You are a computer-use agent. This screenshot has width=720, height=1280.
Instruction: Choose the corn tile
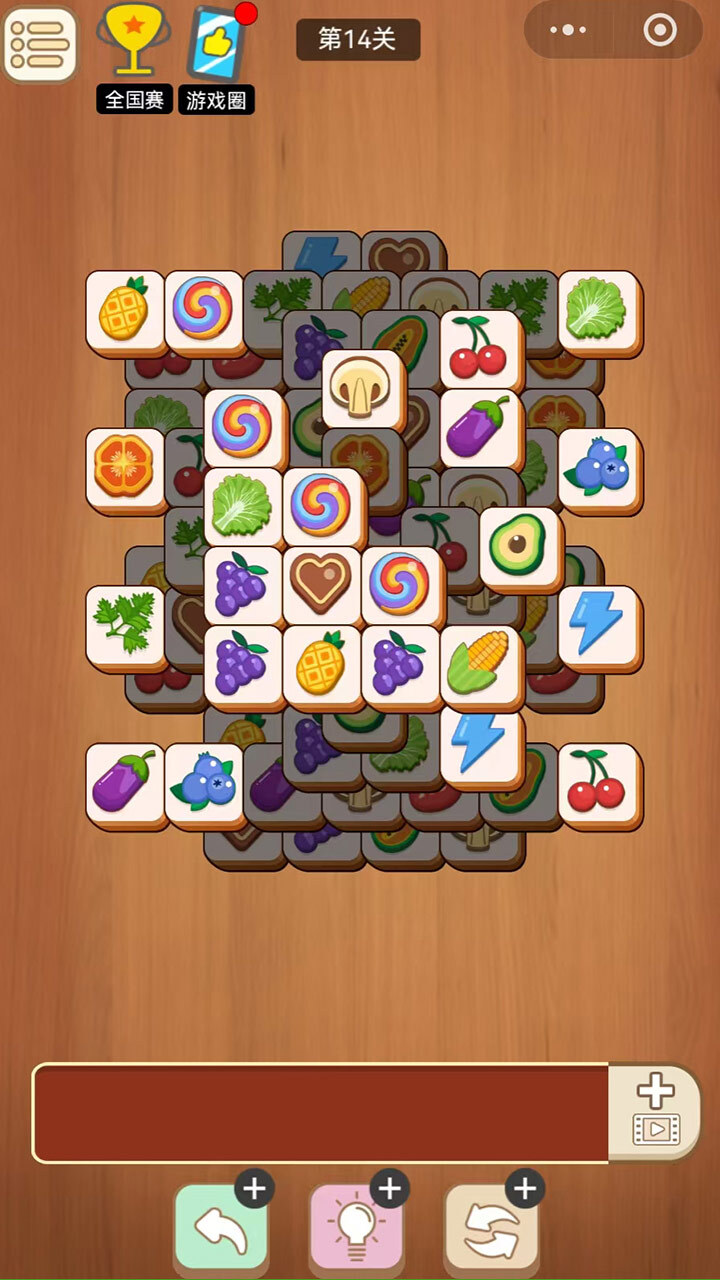(x=479, y=662)
